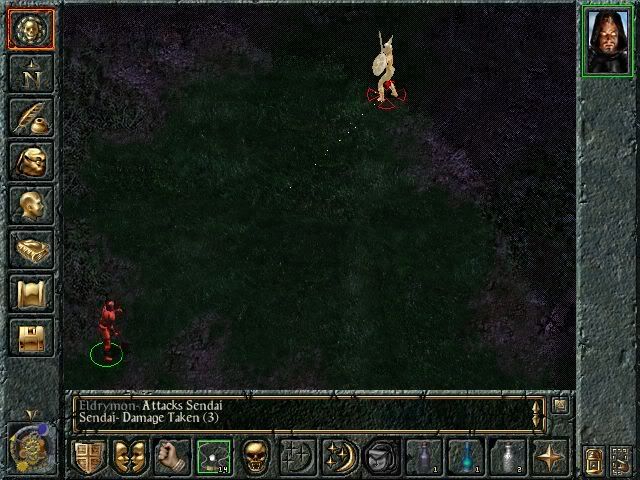Show the character record bald head button
Image resolution: width=640 pixels, height=480 pixels.
point(29,205)
